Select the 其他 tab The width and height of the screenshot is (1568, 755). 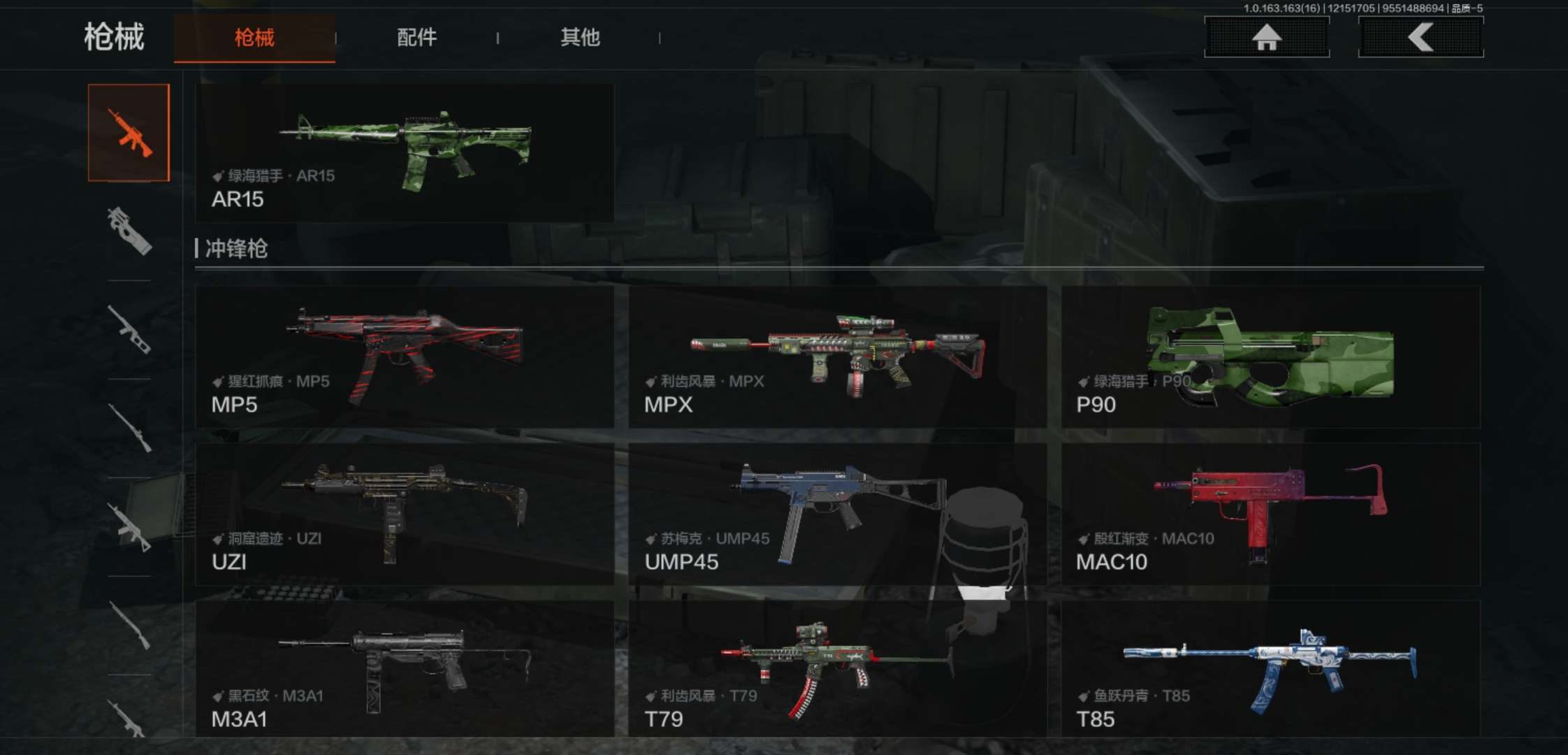(x=580, y=38)
